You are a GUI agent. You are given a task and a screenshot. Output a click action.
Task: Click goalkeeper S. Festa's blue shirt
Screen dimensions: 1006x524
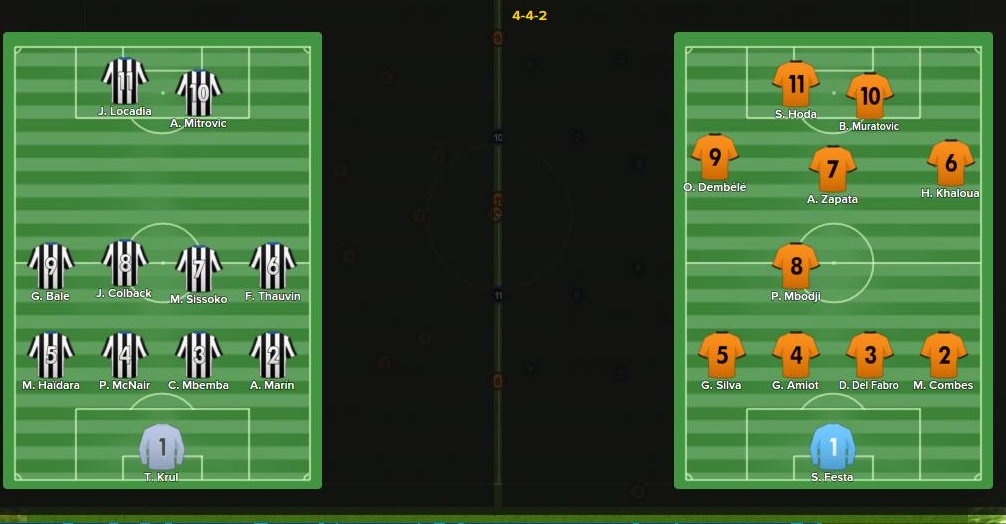[832, 447]
